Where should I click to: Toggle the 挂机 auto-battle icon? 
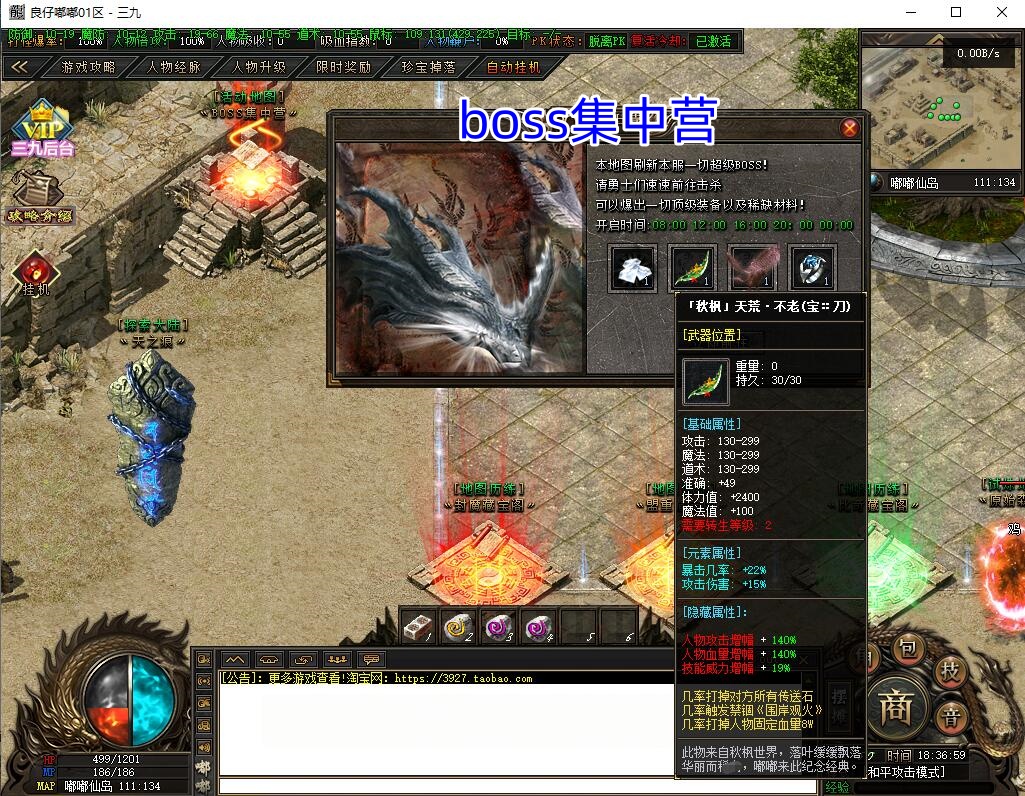35,272
